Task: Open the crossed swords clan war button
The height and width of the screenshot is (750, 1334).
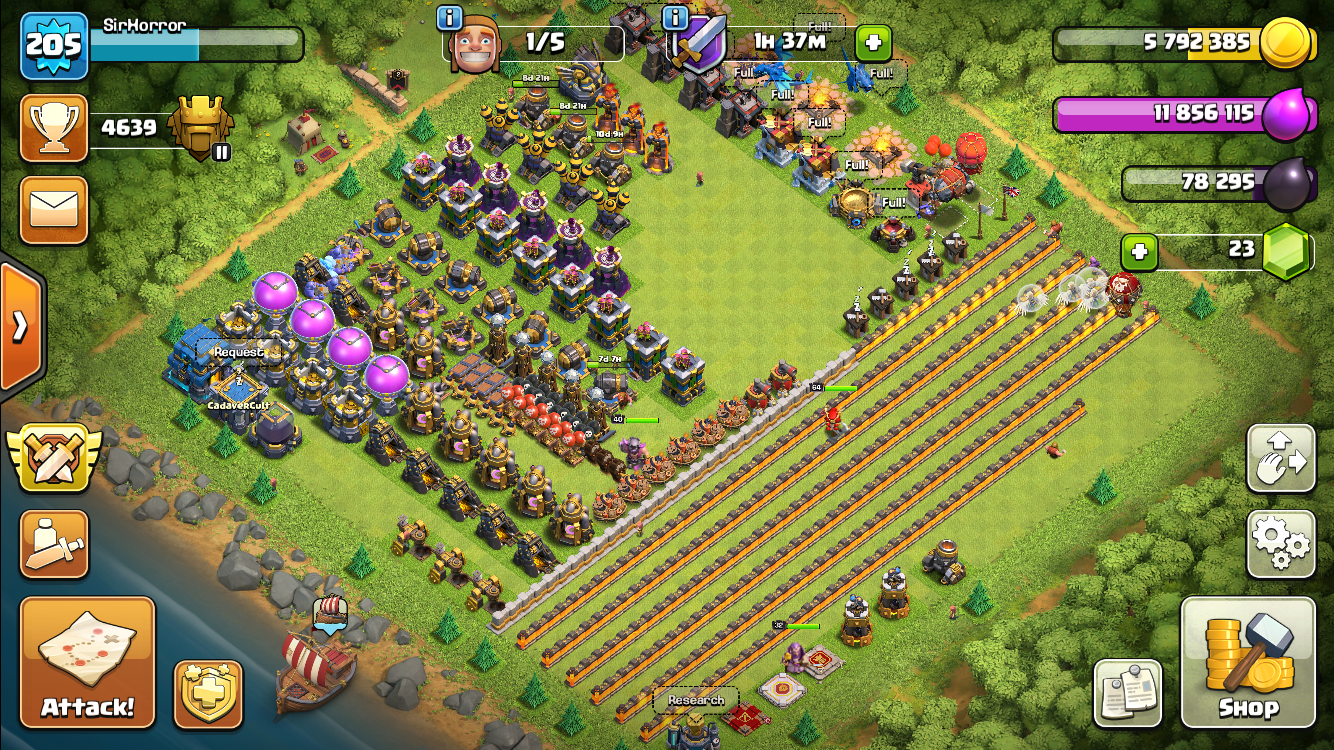Action: click(x=54, y=458)
